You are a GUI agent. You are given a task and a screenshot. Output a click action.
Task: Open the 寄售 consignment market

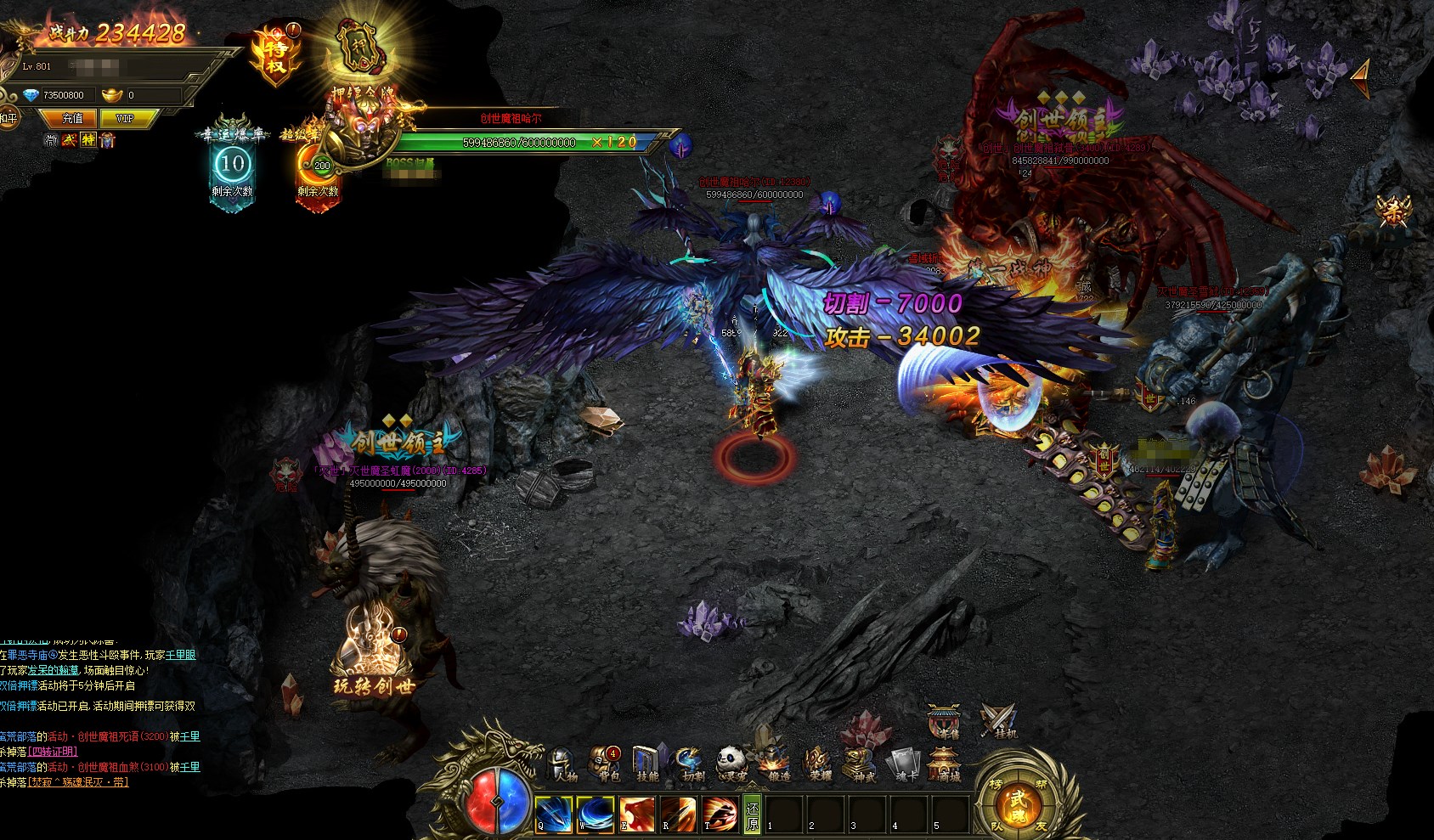tap(943, 722)
